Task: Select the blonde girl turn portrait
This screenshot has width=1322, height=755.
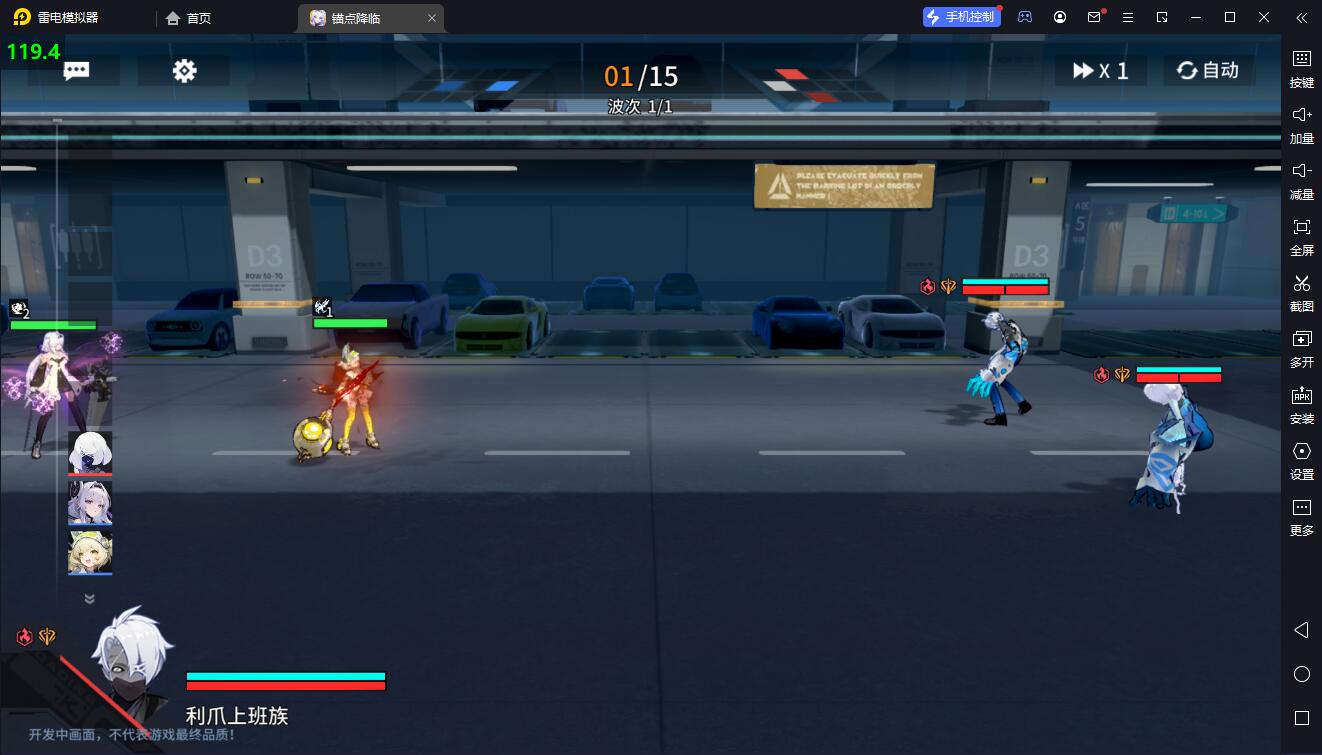Action: click(x=90, y=553)
